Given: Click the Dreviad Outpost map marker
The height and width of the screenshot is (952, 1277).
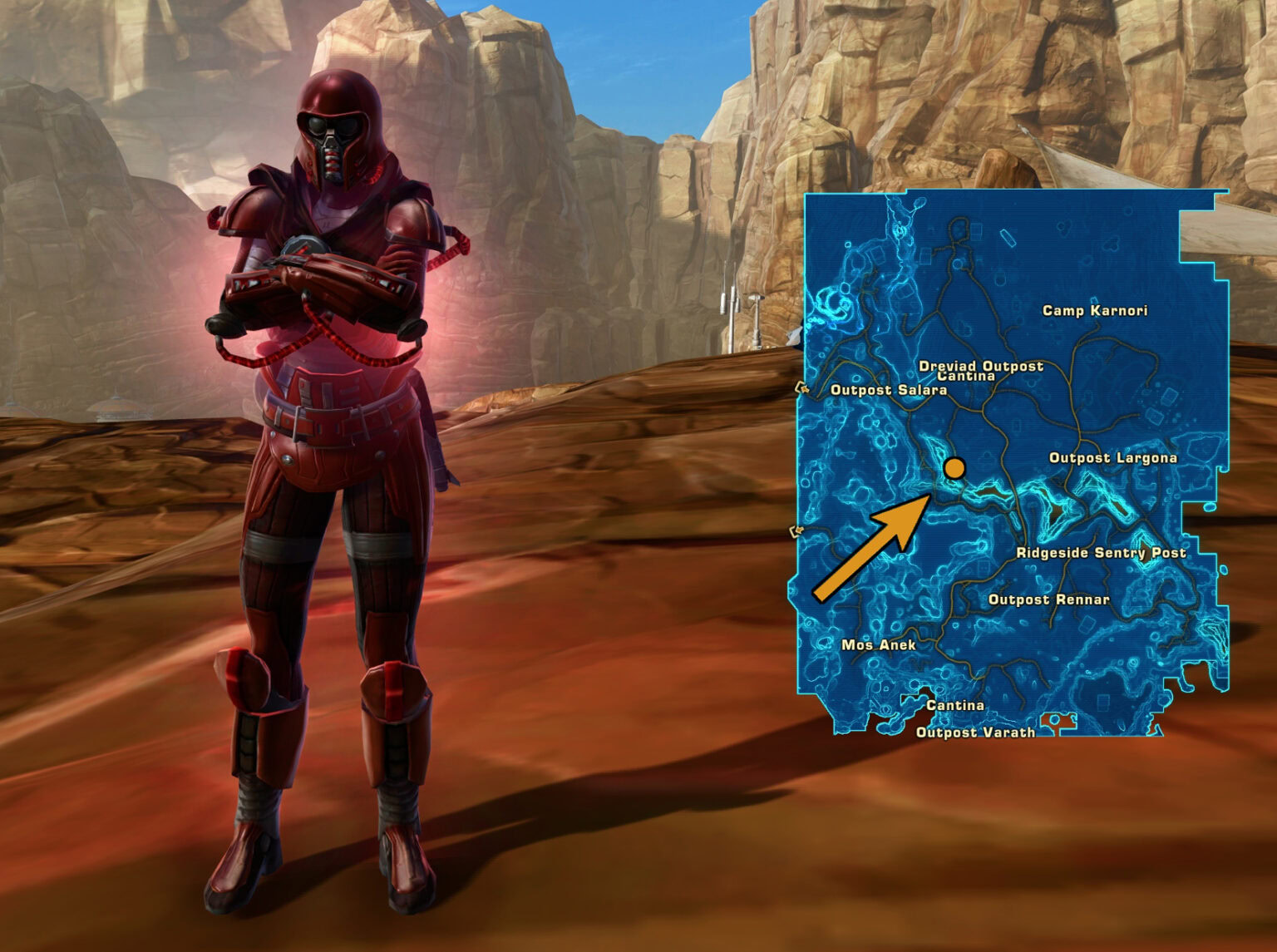Looking at the screenshot, I should 982,364.
